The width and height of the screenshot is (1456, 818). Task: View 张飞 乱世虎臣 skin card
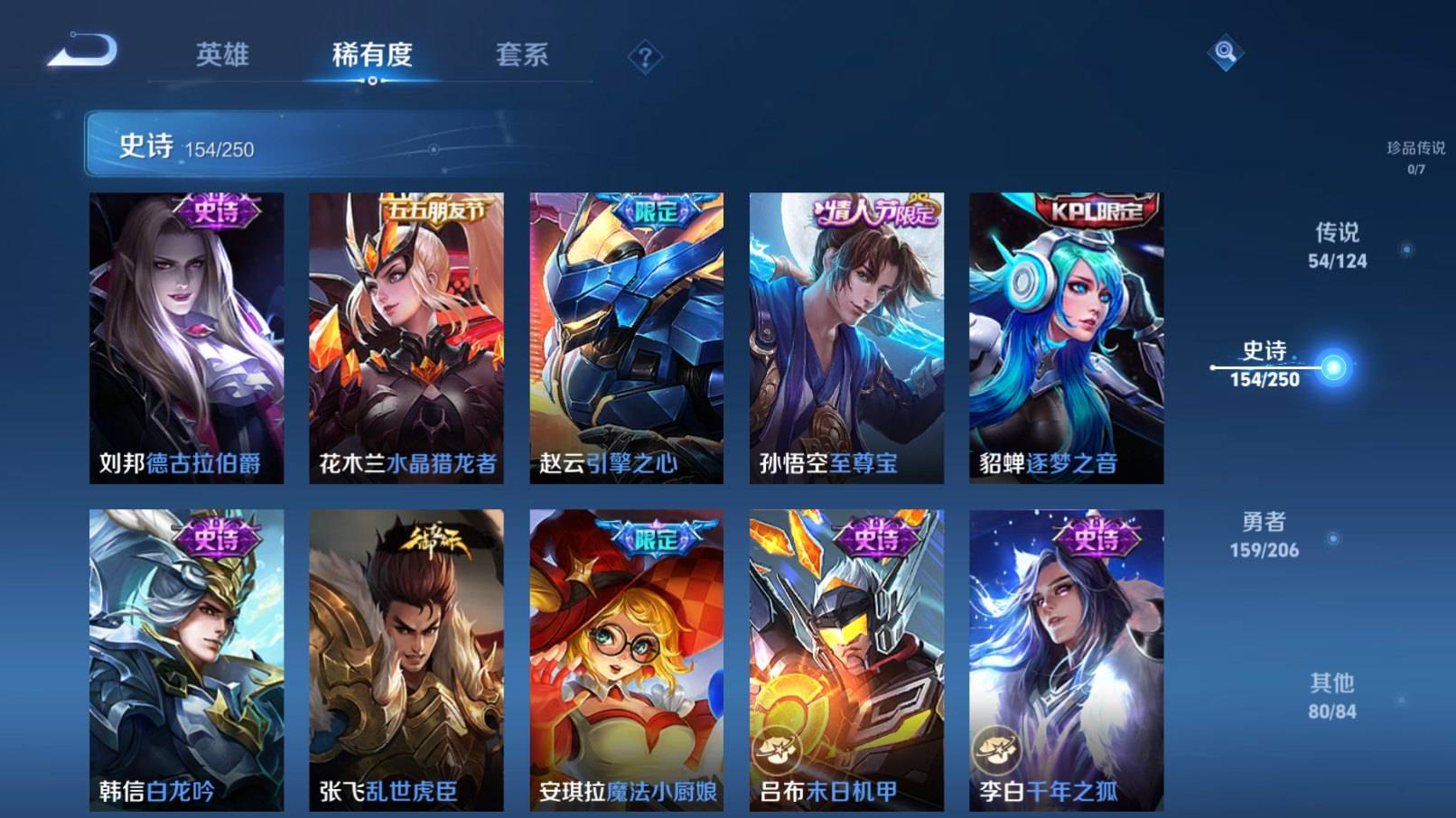[406, 659]
